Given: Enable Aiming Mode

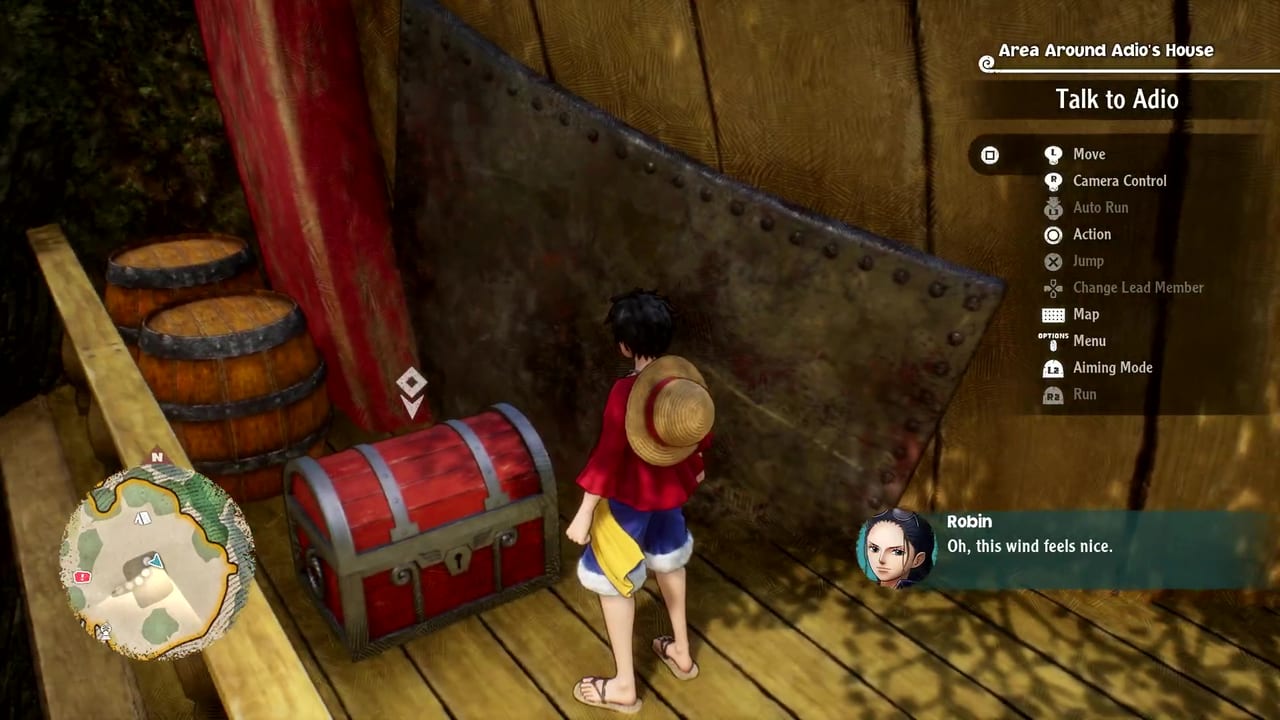Looking at the screenshot, I should point(1112,368).
